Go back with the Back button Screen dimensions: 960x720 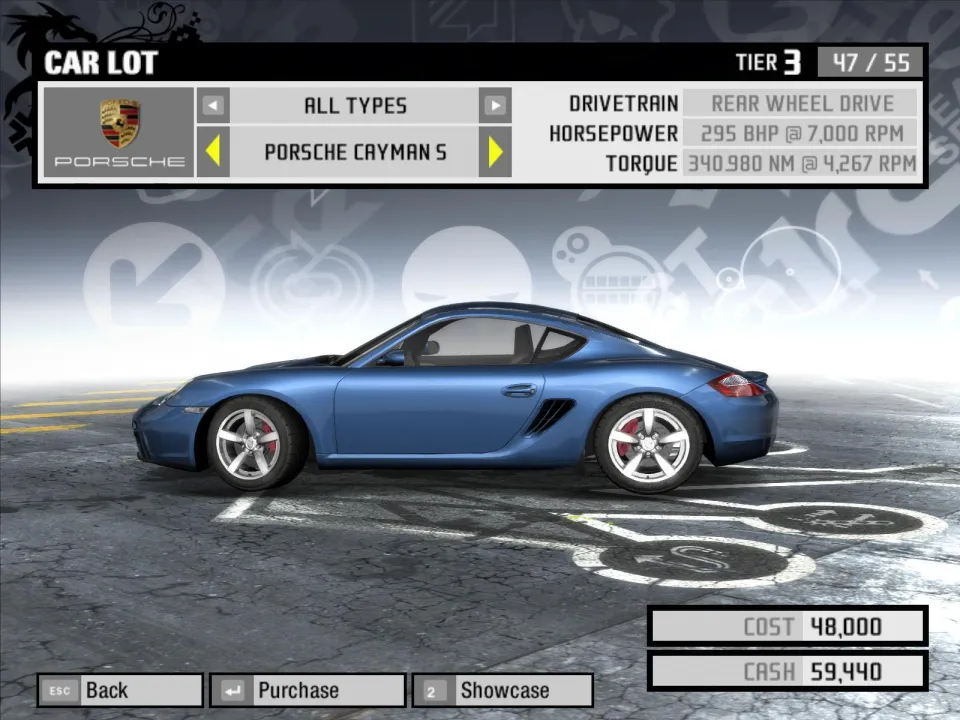click(120, 690)
